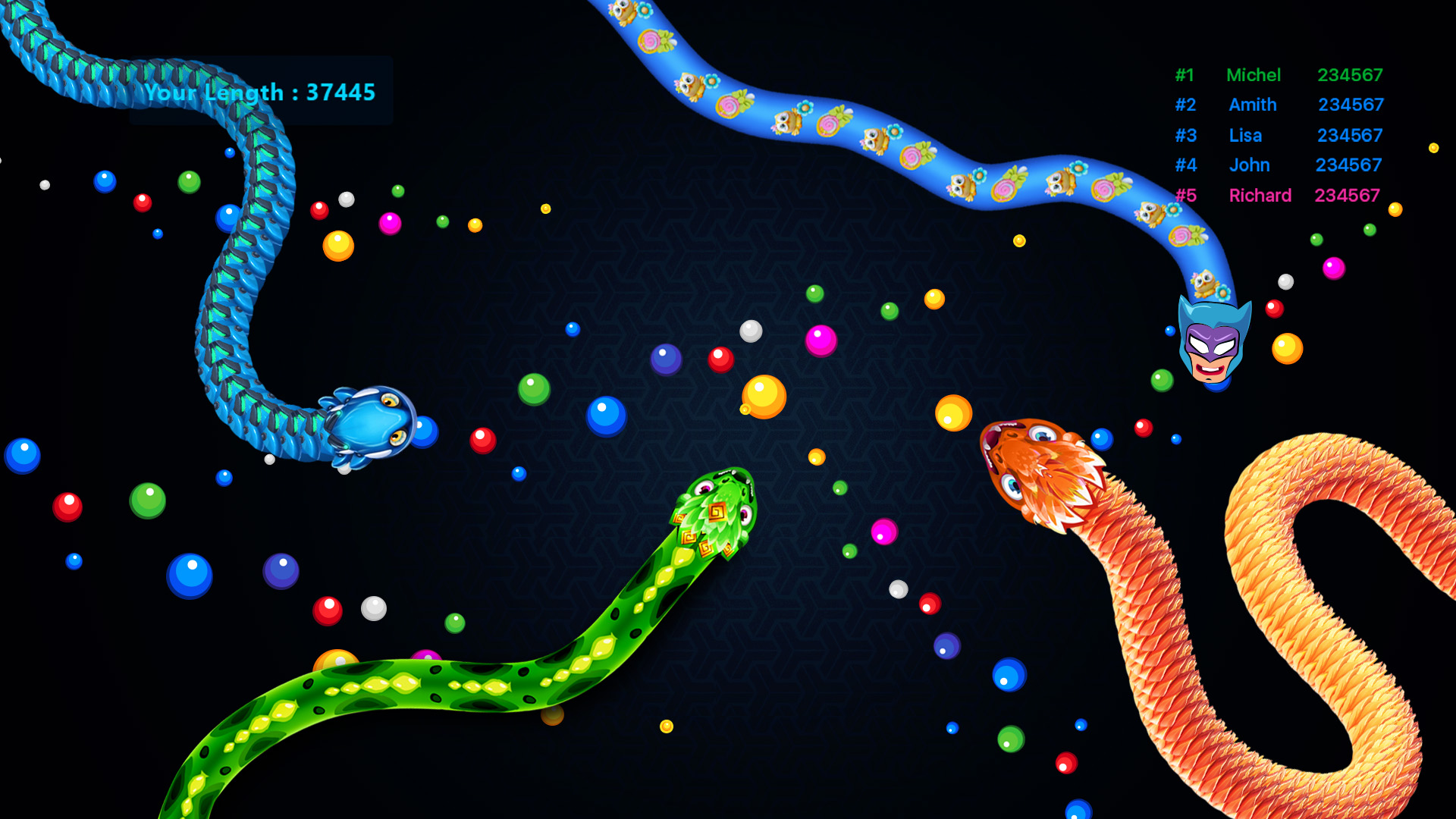Select the #3 rank marker beside Lisa
Viewport: 1456px width, 819px height.
1185,136
